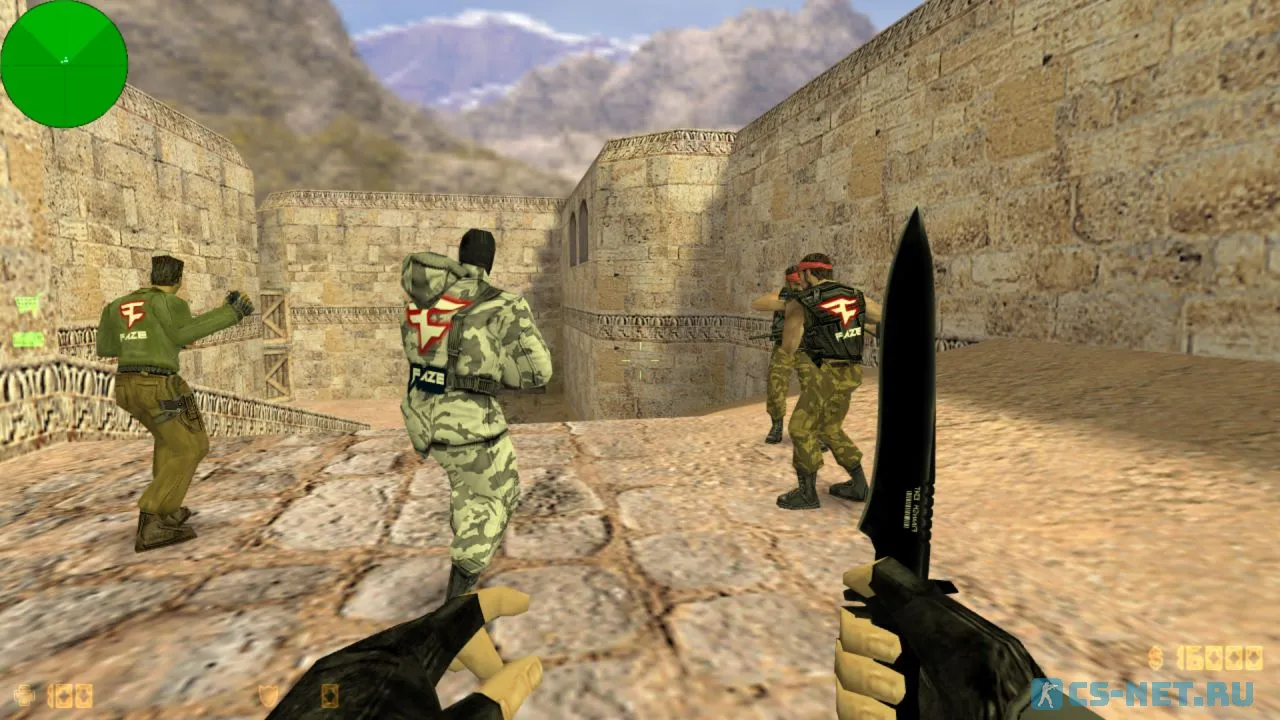Select the armor shield icon
Image resolution: width=1280 pixels, height=720 pixels.
point(268,695)
